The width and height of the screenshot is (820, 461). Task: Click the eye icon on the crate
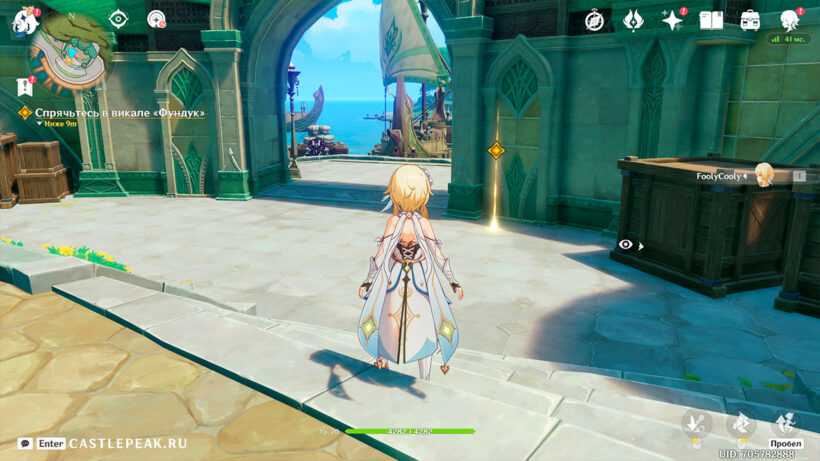click(626, 244)
